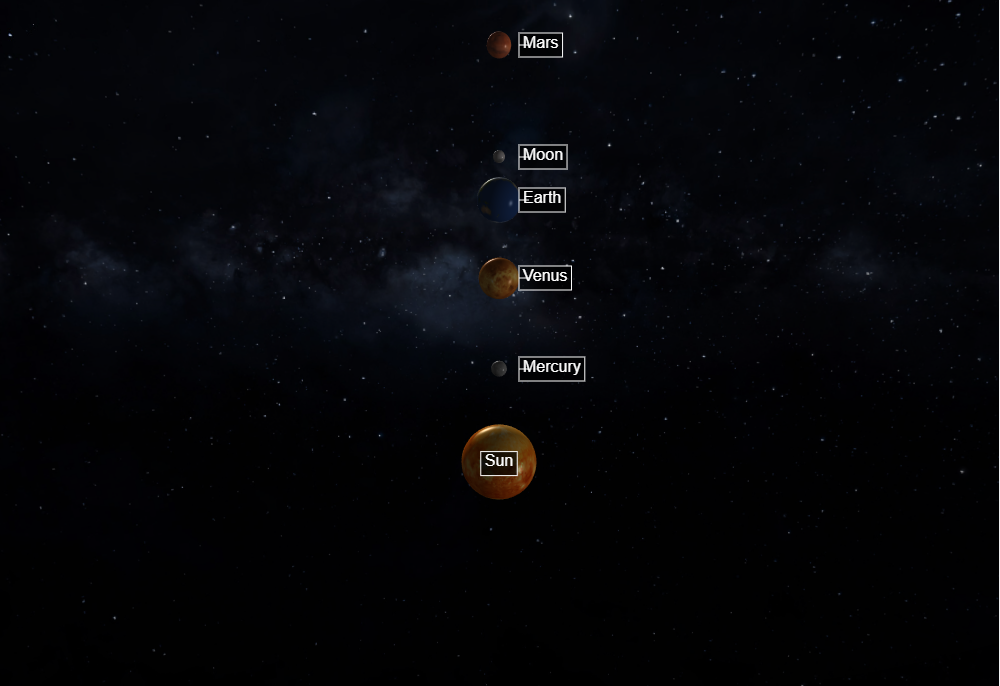Screen dimensions: 1000x686
Task: Click the Sun label
Action: click(x=499, y=462)
